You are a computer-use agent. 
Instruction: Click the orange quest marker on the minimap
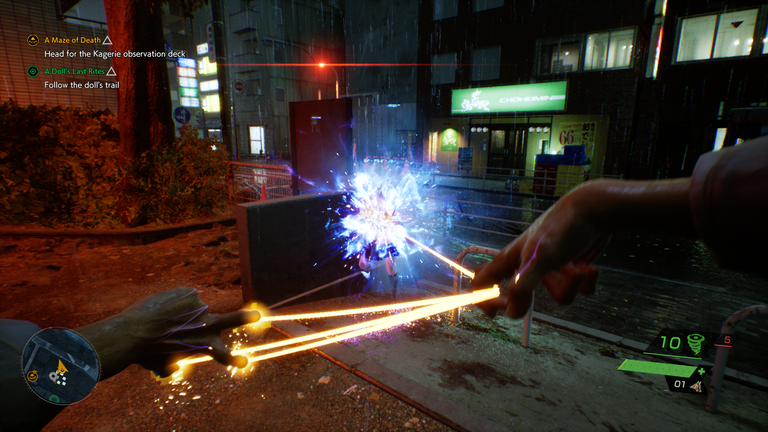[x=33, y=376]
